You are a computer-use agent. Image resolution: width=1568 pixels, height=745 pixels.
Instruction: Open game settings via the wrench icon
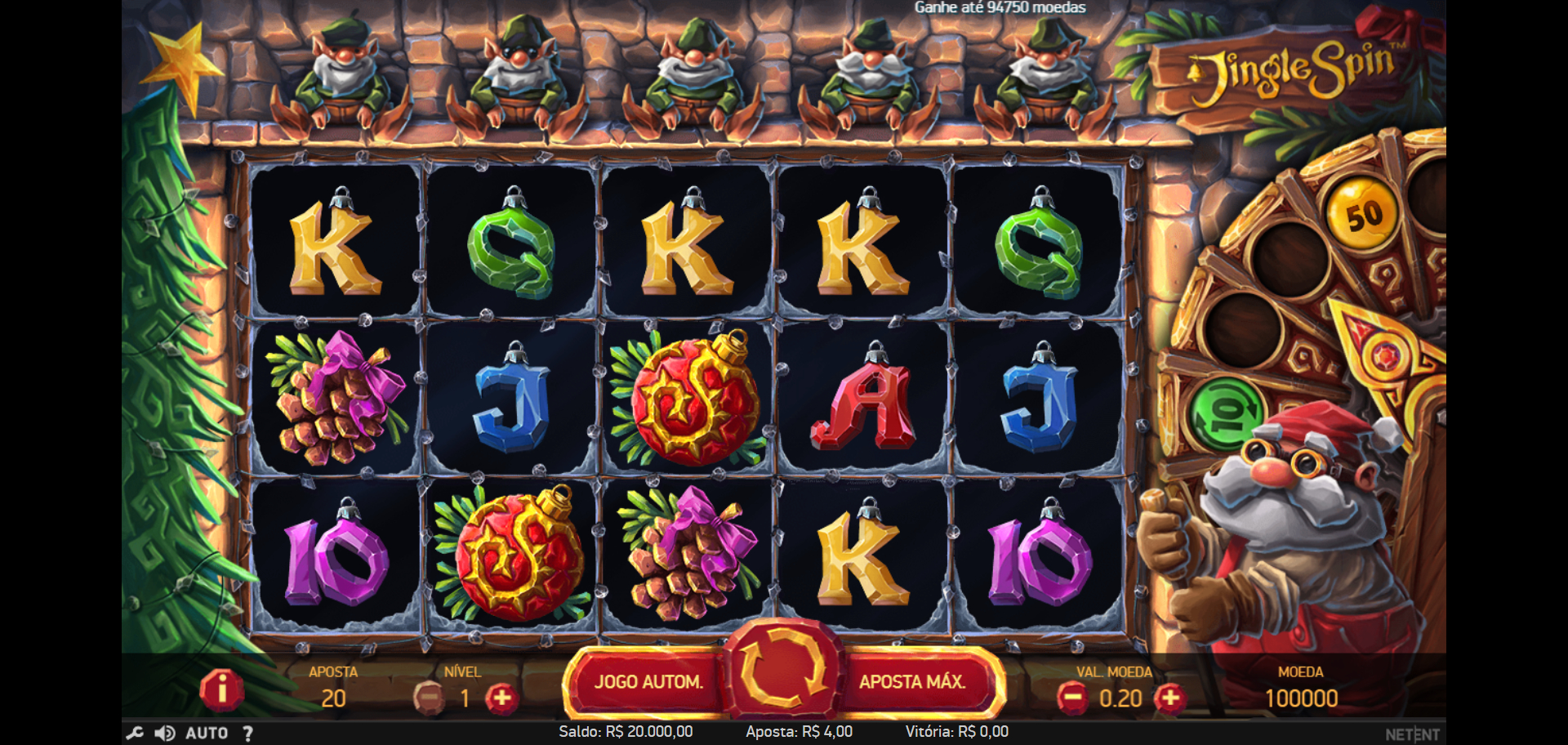[x=135, y=733]
